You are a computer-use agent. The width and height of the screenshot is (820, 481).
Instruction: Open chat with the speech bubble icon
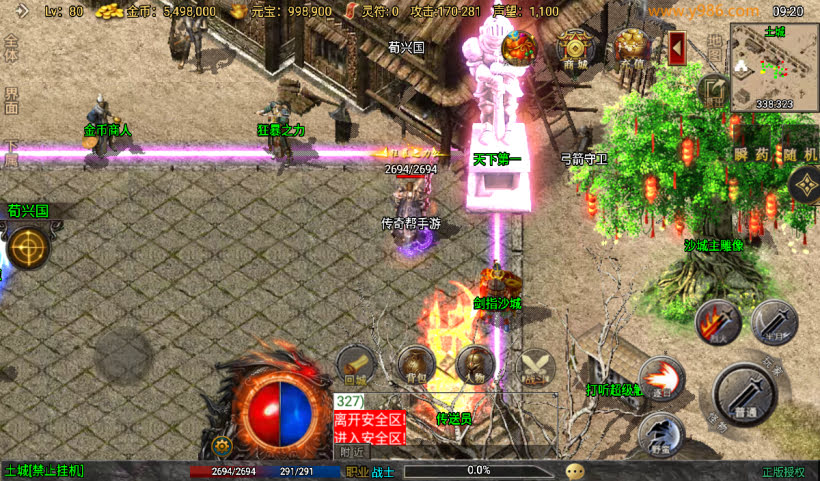pyautogui.click(x=575, y=471)
